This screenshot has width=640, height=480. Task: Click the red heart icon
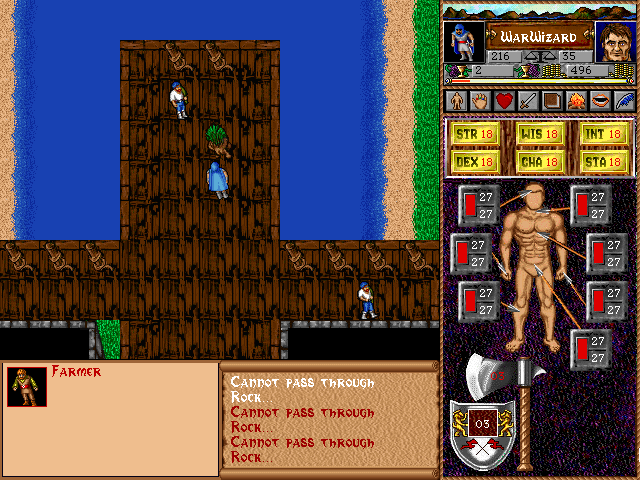coord(504,101)
